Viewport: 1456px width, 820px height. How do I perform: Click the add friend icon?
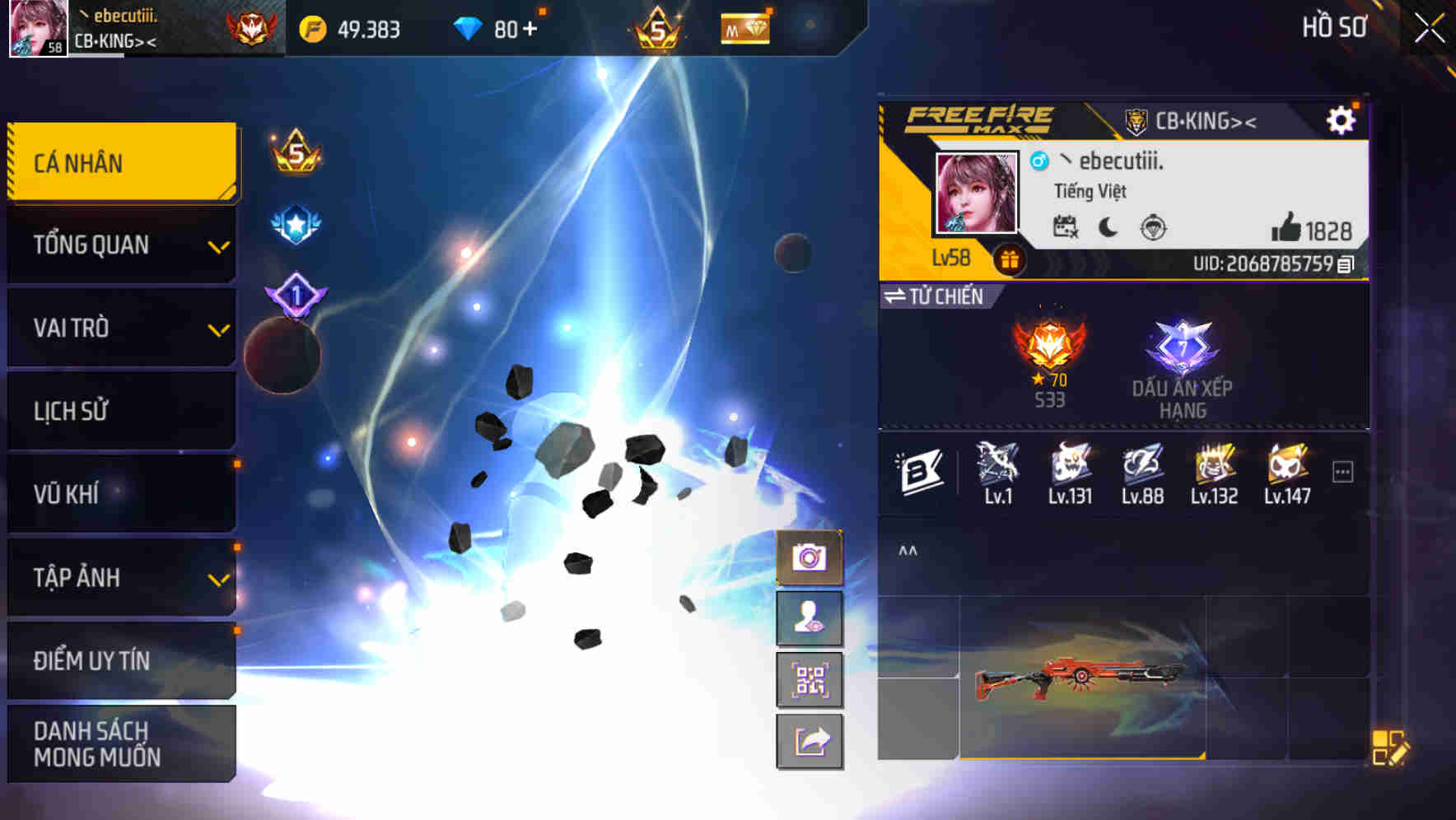[810, 619]
